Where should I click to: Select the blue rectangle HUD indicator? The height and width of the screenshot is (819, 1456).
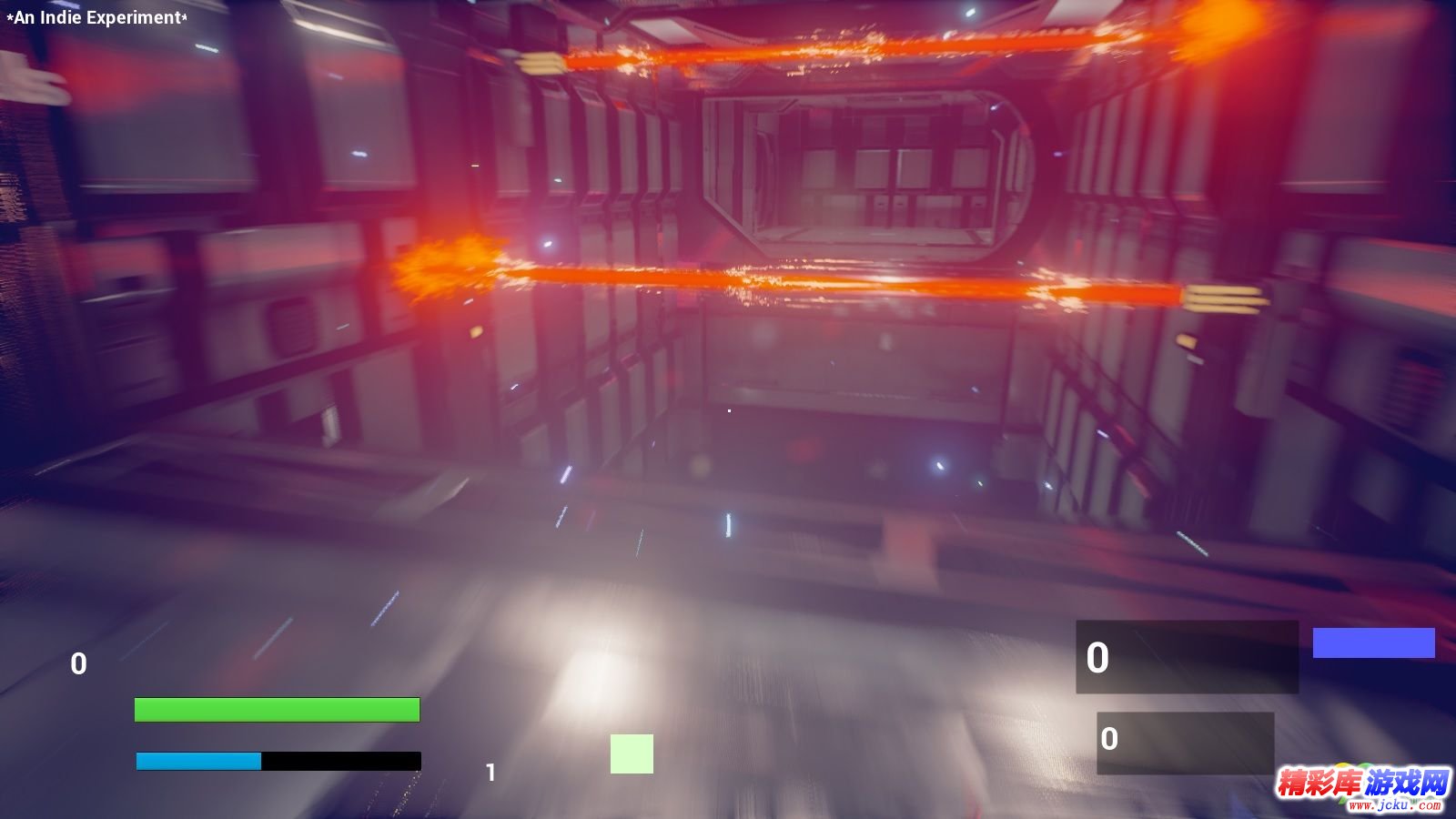1373,642
